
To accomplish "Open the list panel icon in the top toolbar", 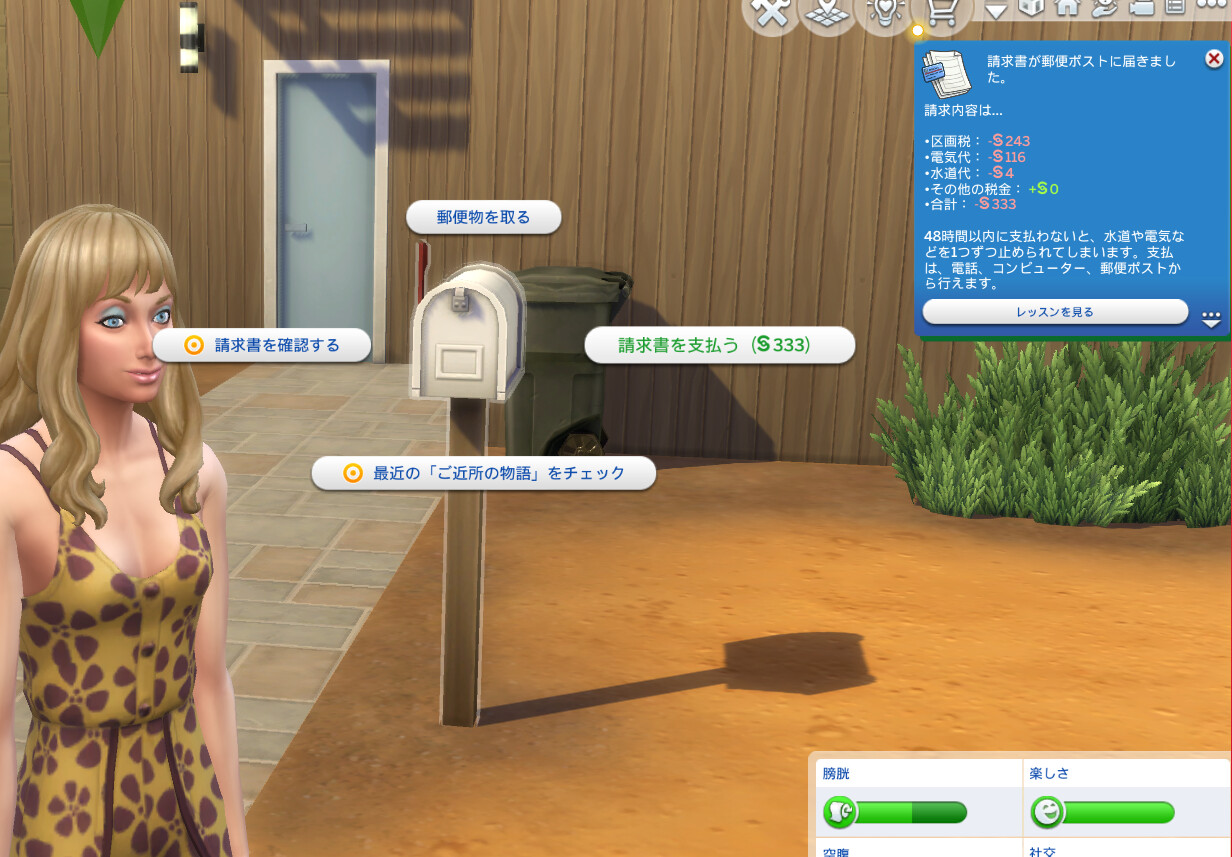I will point(1174,8).
